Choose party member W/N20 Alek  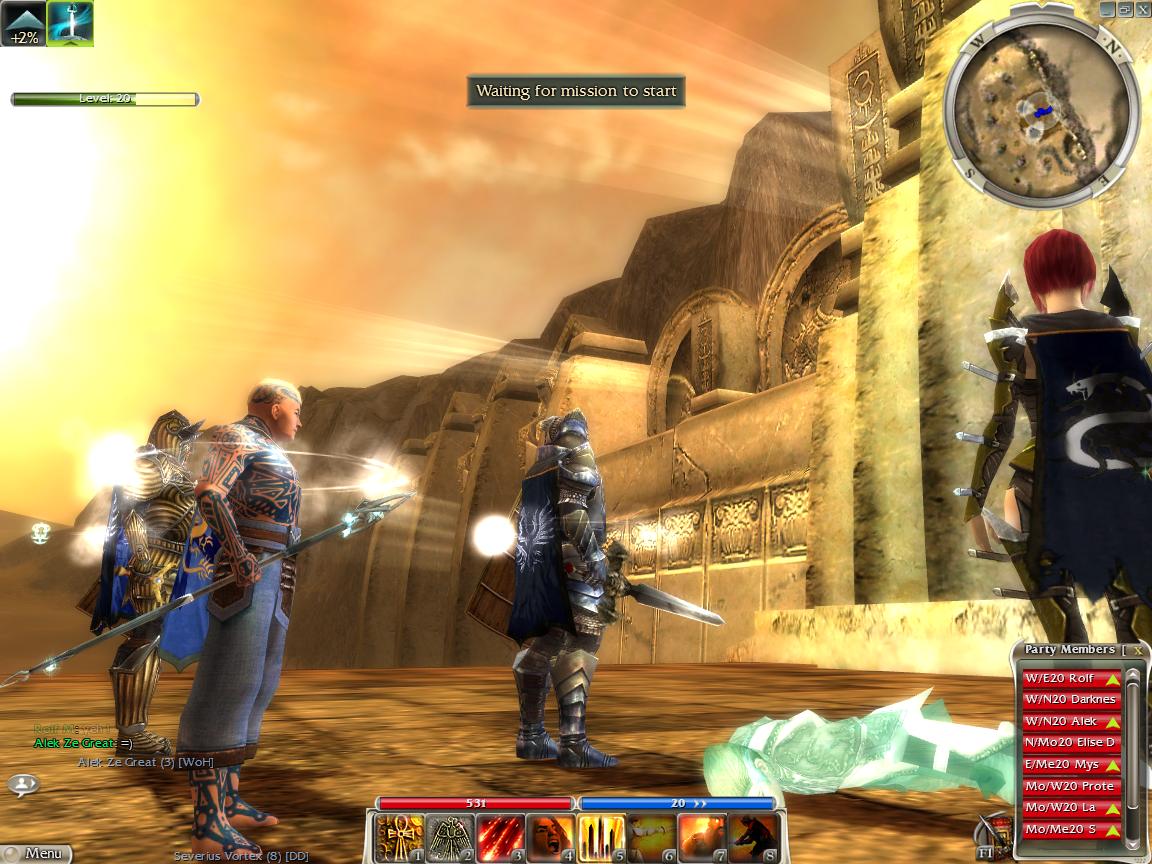click(x=1070, y=722)
